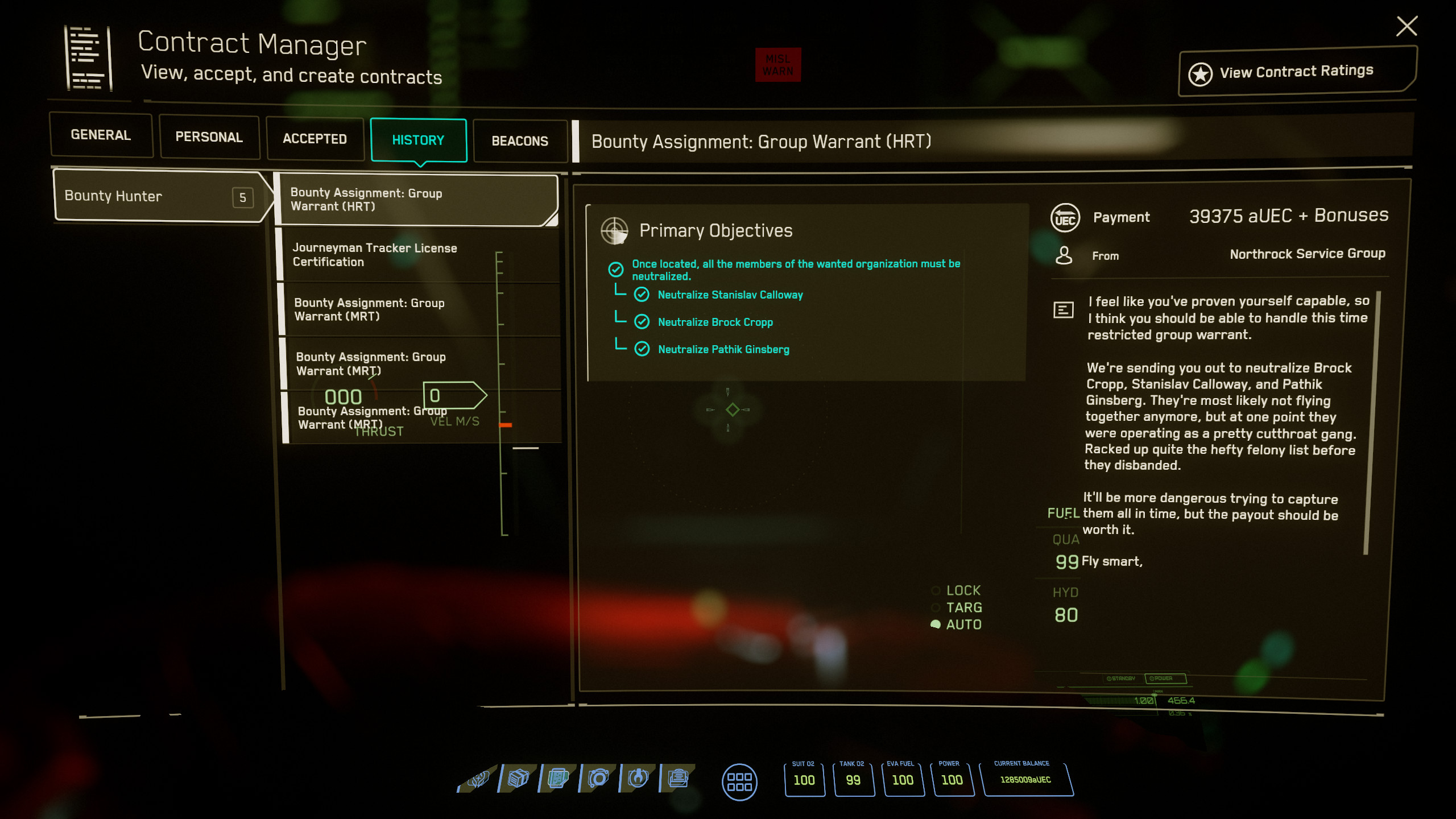This screenshot has width=1456, height=819.
Task: Select the Group Warrant (HRT) contract
Action: coord(415,200)
